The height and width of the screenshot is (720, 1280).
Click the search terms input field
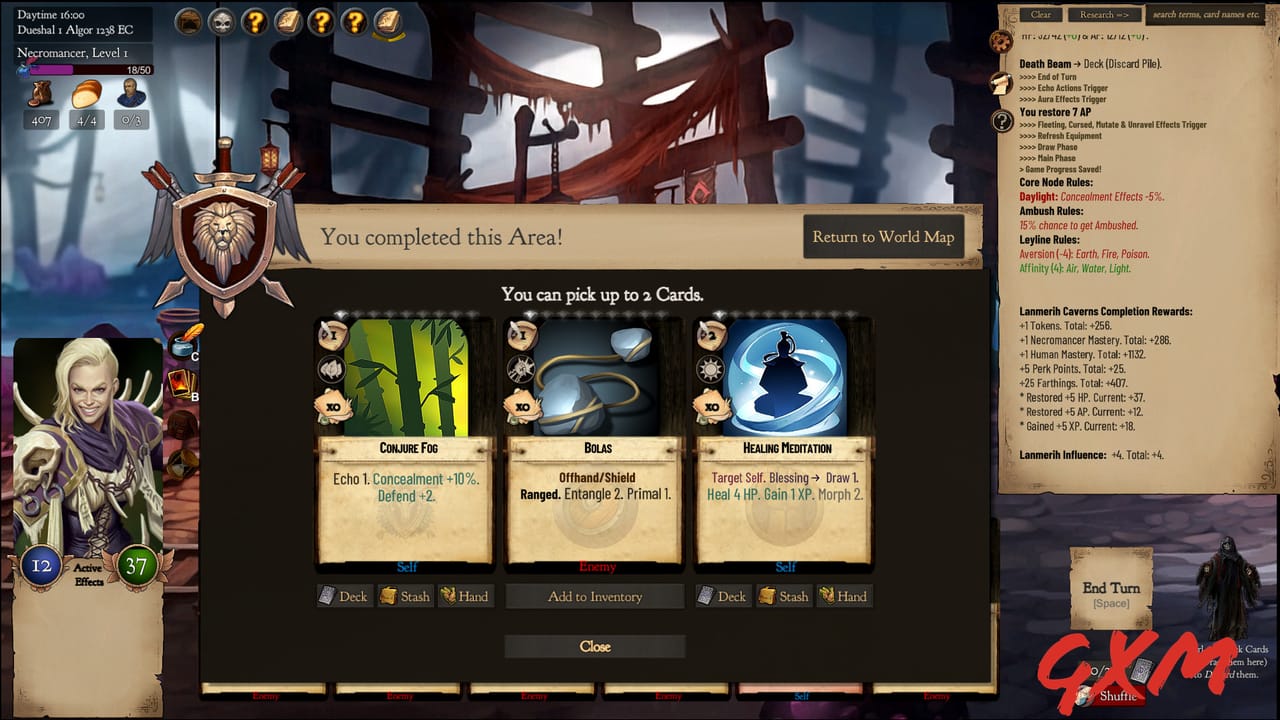[x=1207, y=14]
